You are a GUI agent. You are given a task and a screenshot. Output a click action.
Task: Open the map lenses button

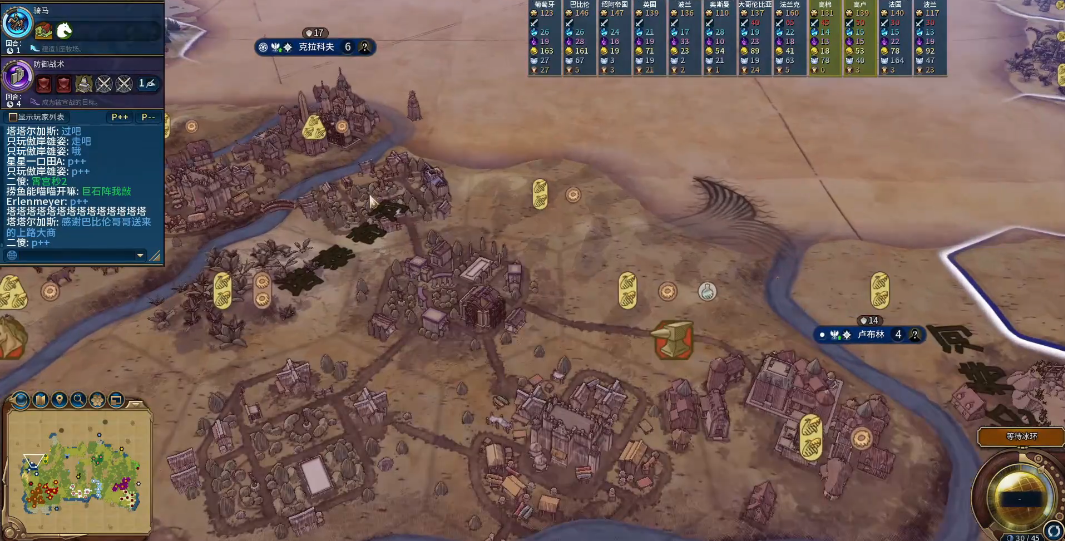click(x=42, y=401)
